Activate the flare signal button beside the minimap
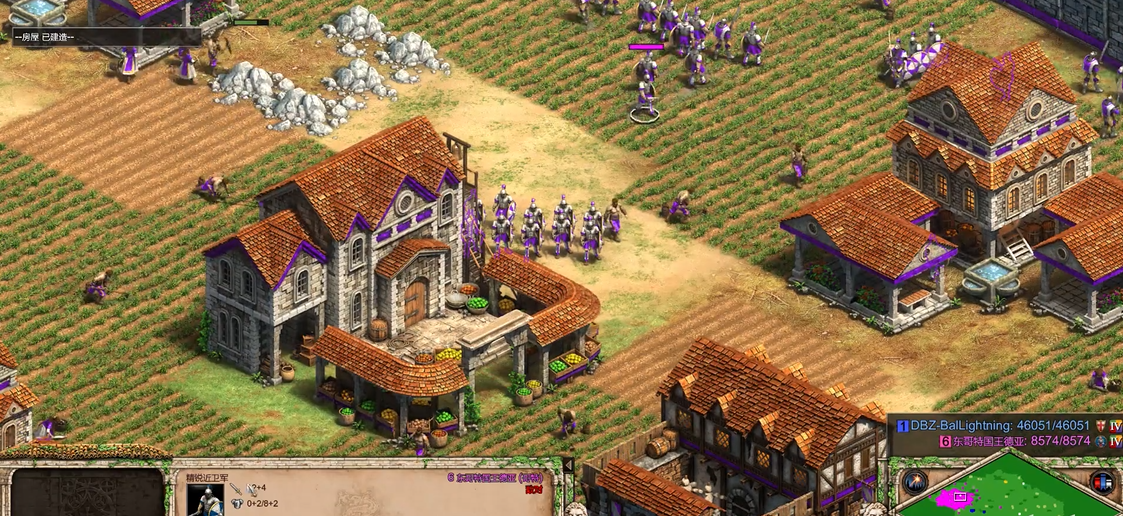The height and width of the screenshot is (516, 1123). (914, 482)
